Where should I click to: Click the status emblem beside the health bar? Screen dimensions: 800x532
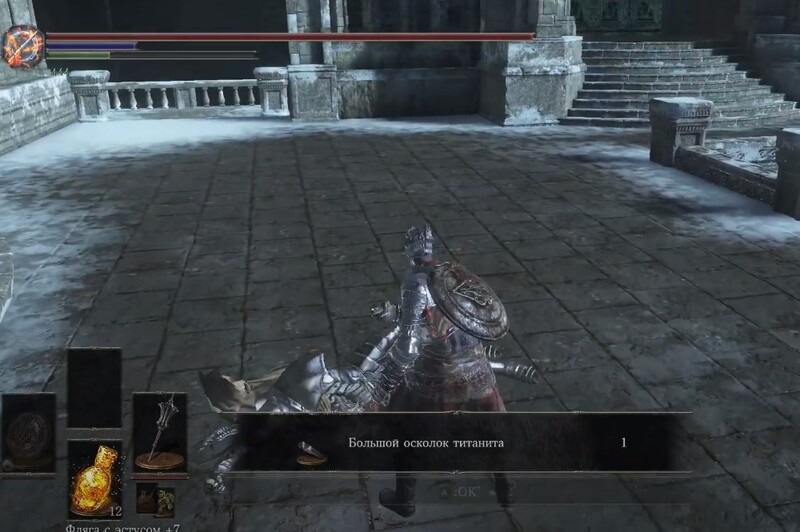(21, 46)
